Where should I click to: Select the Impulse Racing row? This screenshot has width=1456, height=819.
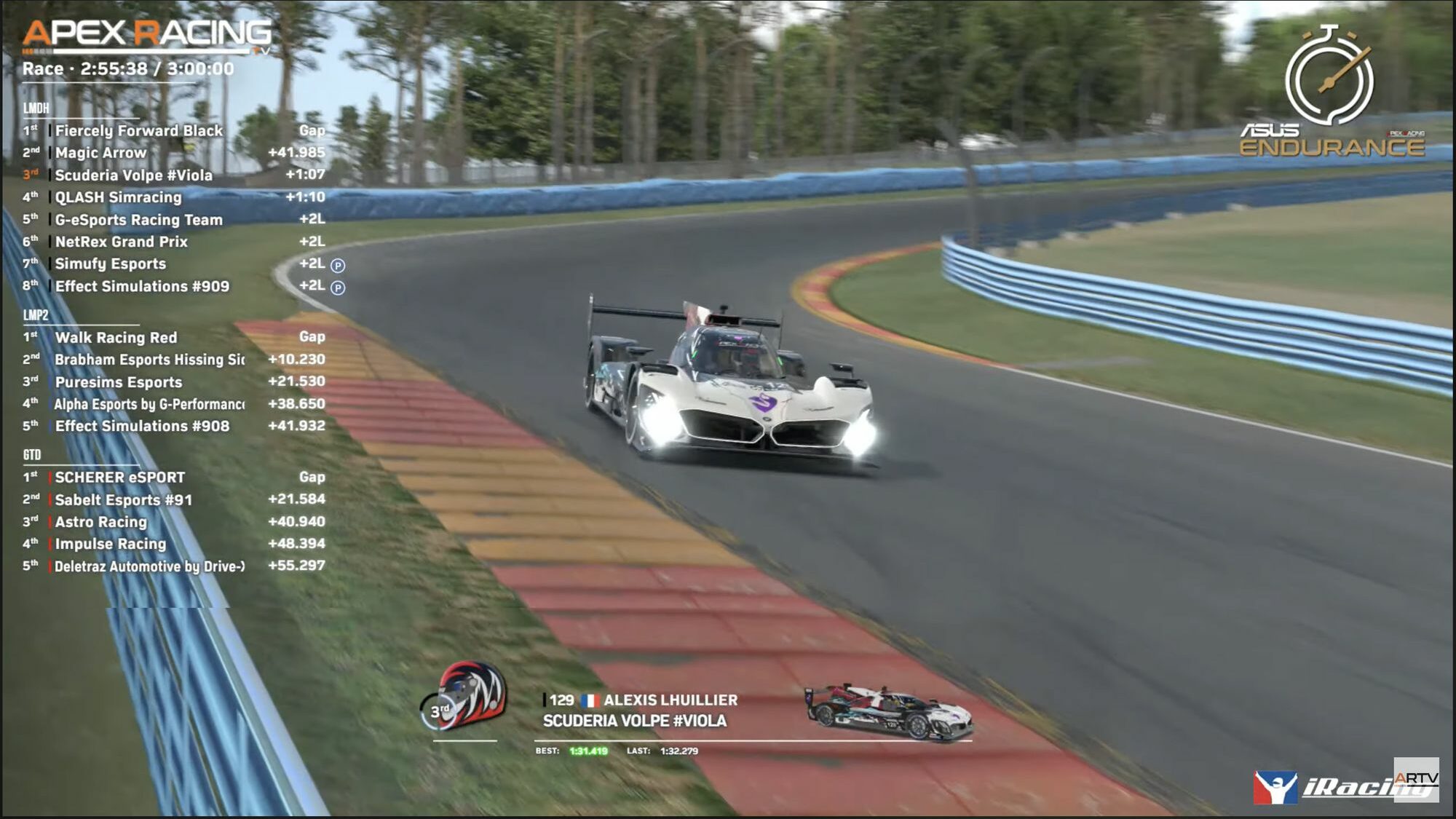111,544
